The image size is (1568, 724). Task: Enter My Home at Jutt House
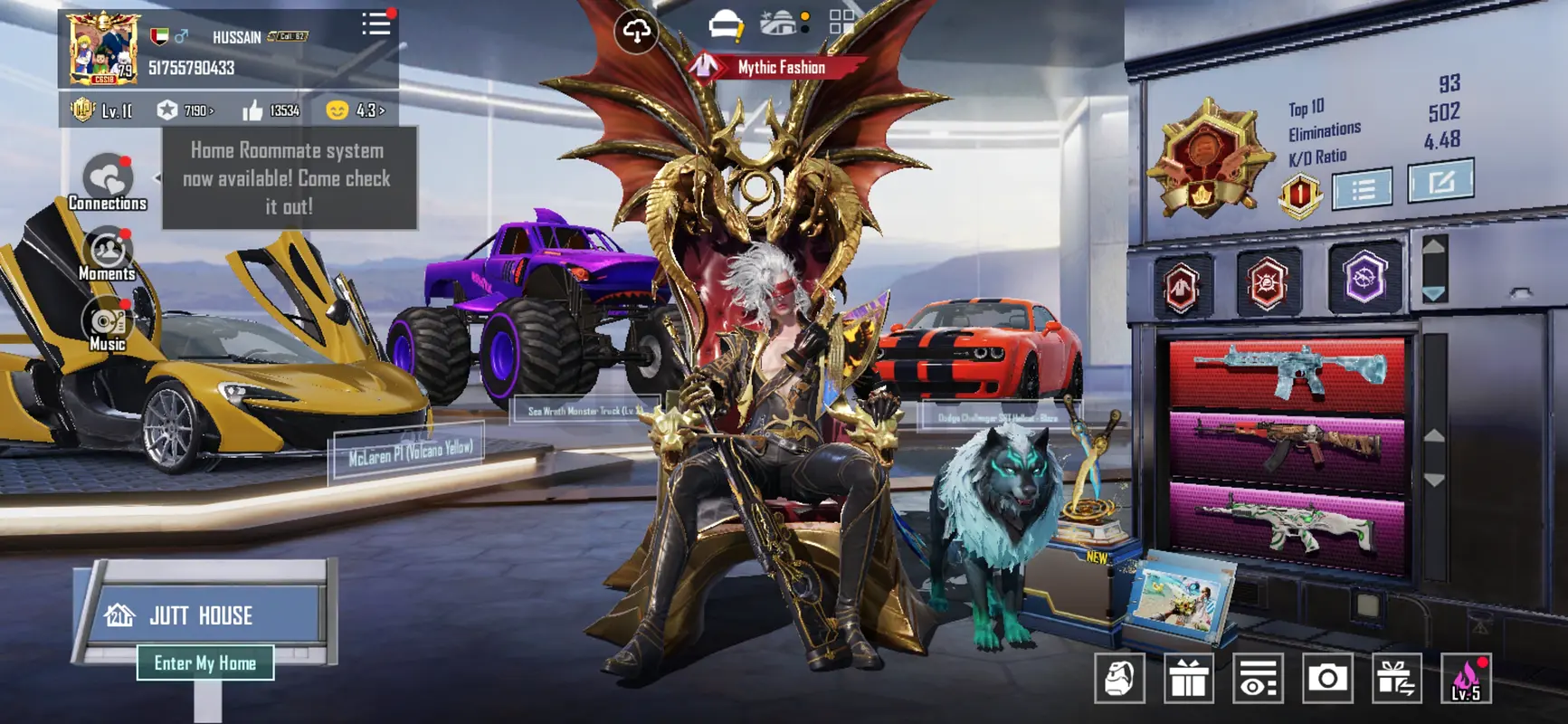click(205, 663)
